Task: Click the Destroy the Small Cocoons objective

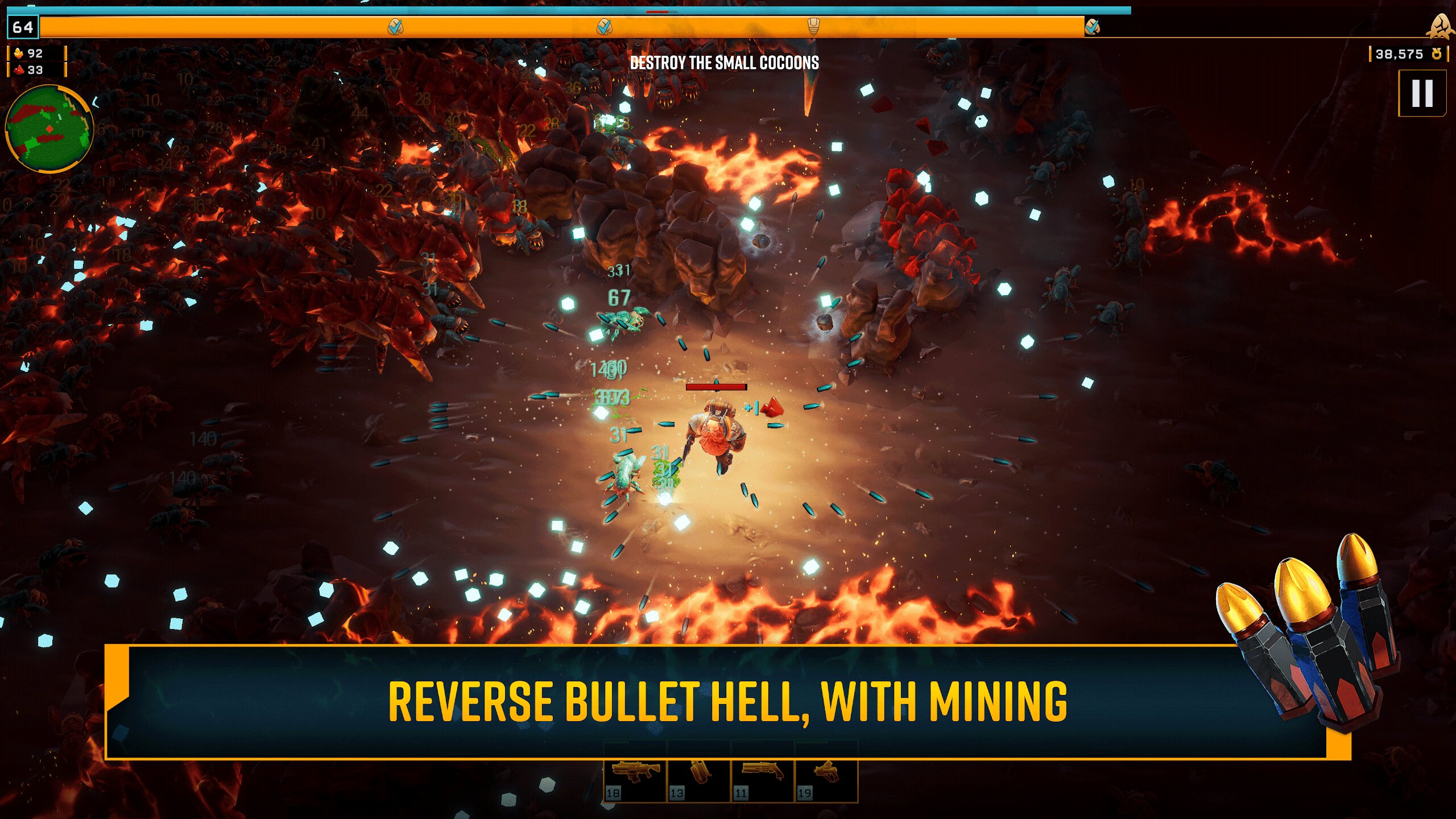Action: (x=724, y=63)
